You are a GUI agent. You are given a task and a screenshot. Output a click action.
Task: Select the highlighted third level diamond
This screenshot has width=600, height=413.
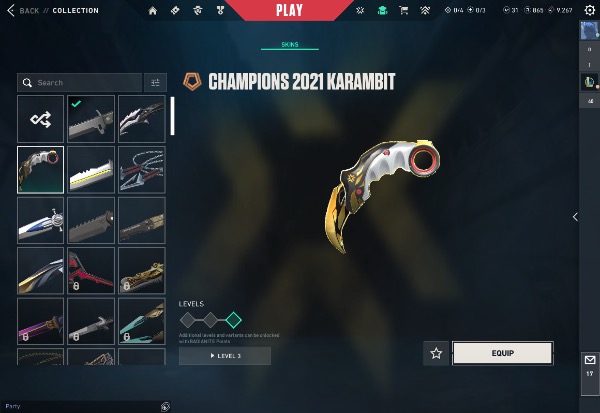click(x=233, y=320)
